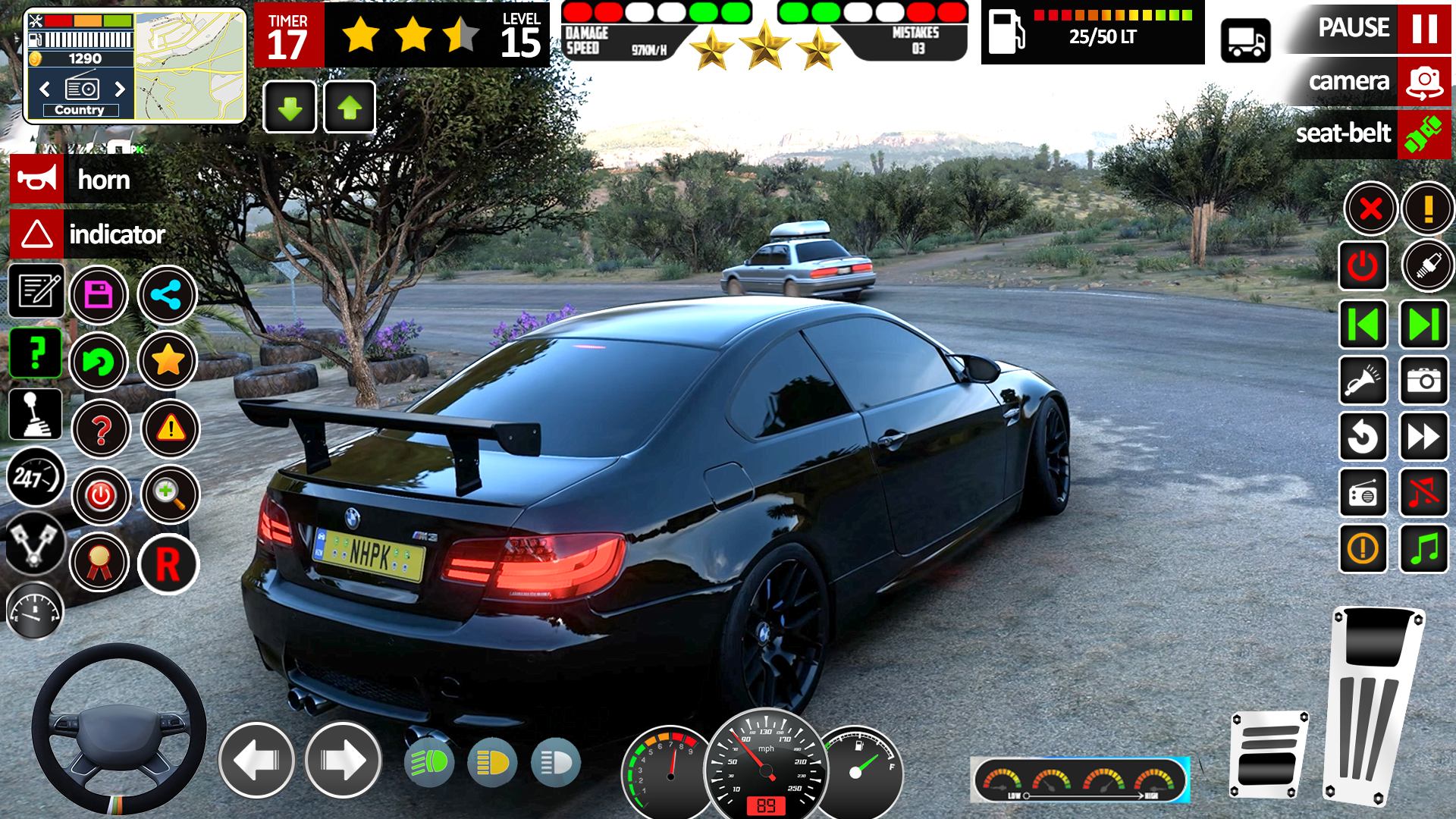Switch the camera view
Screen dimensions: 1456x819
1423,81
